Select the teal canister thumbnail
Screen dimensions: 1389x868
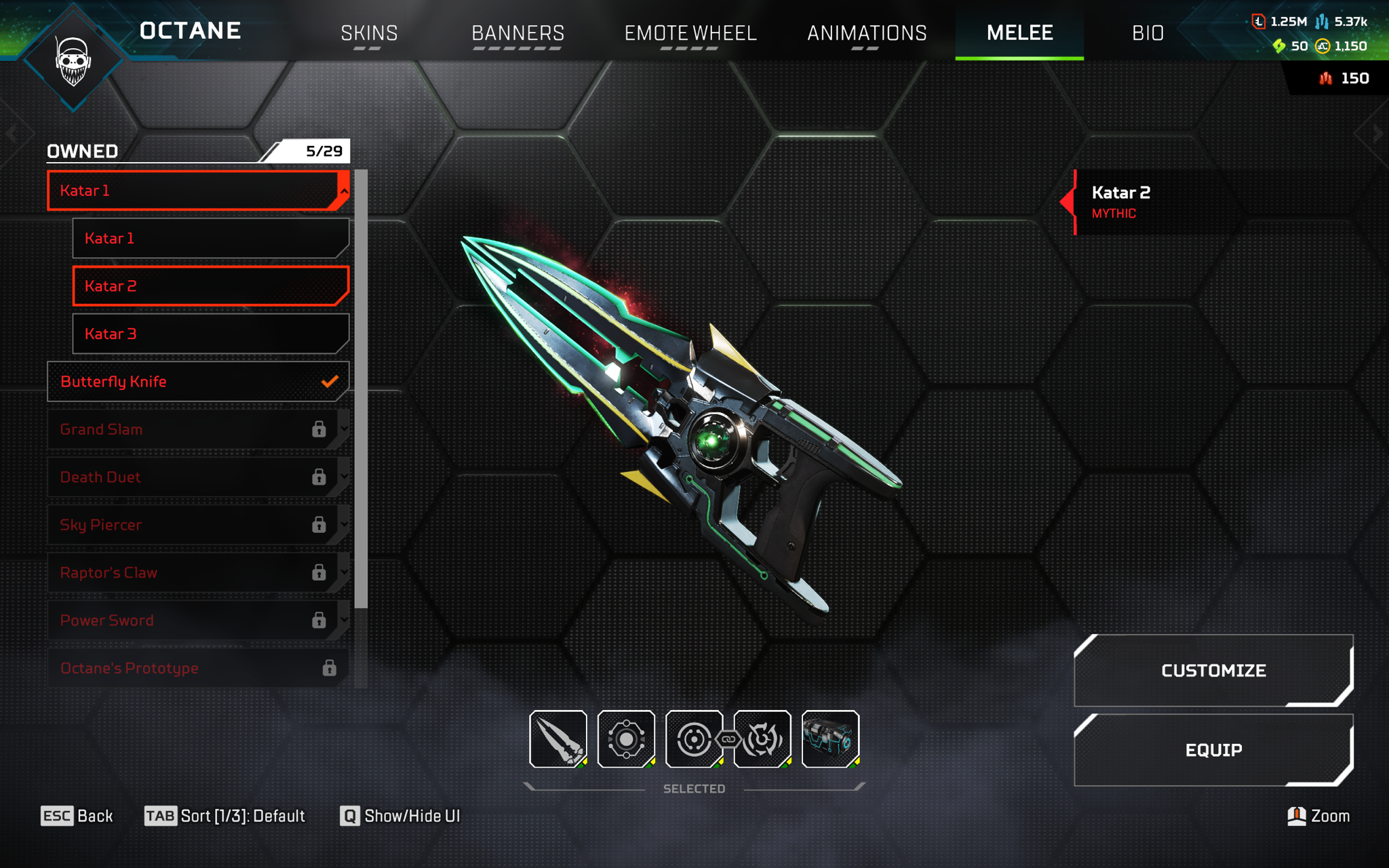tap(830, 739)
